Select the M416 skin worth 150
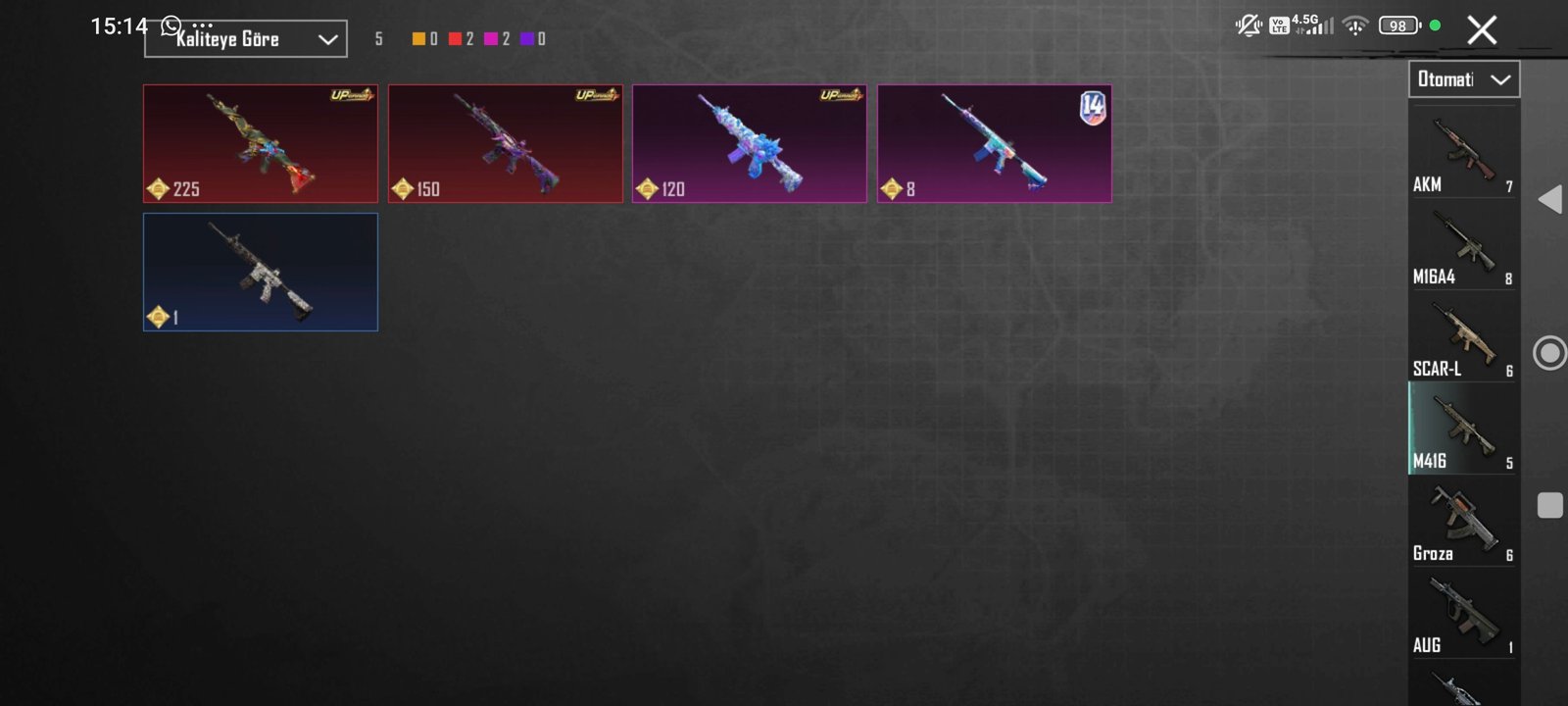The height and width of the screenshot is (706, 1568). [506, 143]
